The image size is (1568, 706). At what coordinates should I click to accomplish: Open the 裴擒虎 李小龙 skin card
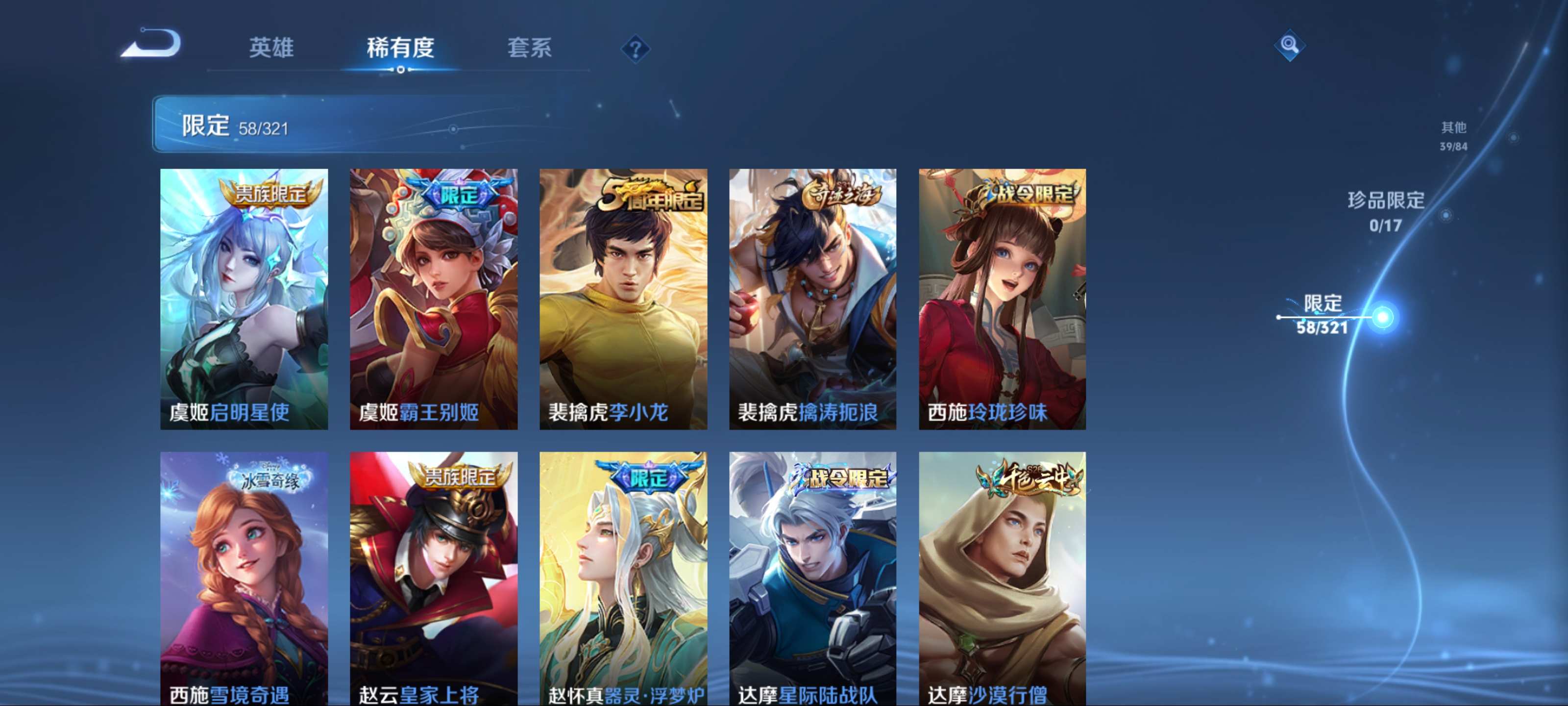[x=623, y=299]
